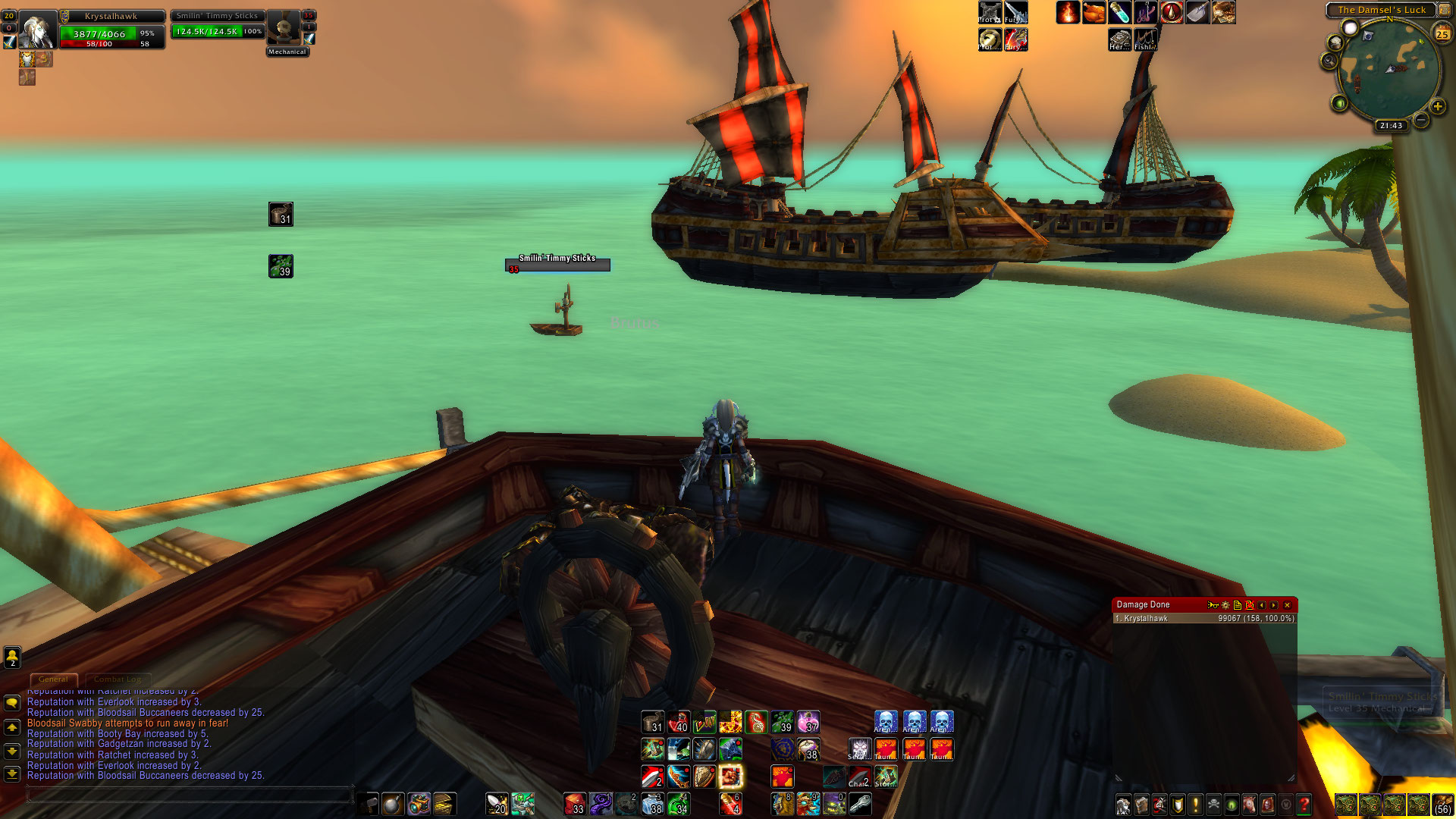Zoom in on the minimap
The width and height of the screenshot is (1456, 819).
coord(1437,106)
